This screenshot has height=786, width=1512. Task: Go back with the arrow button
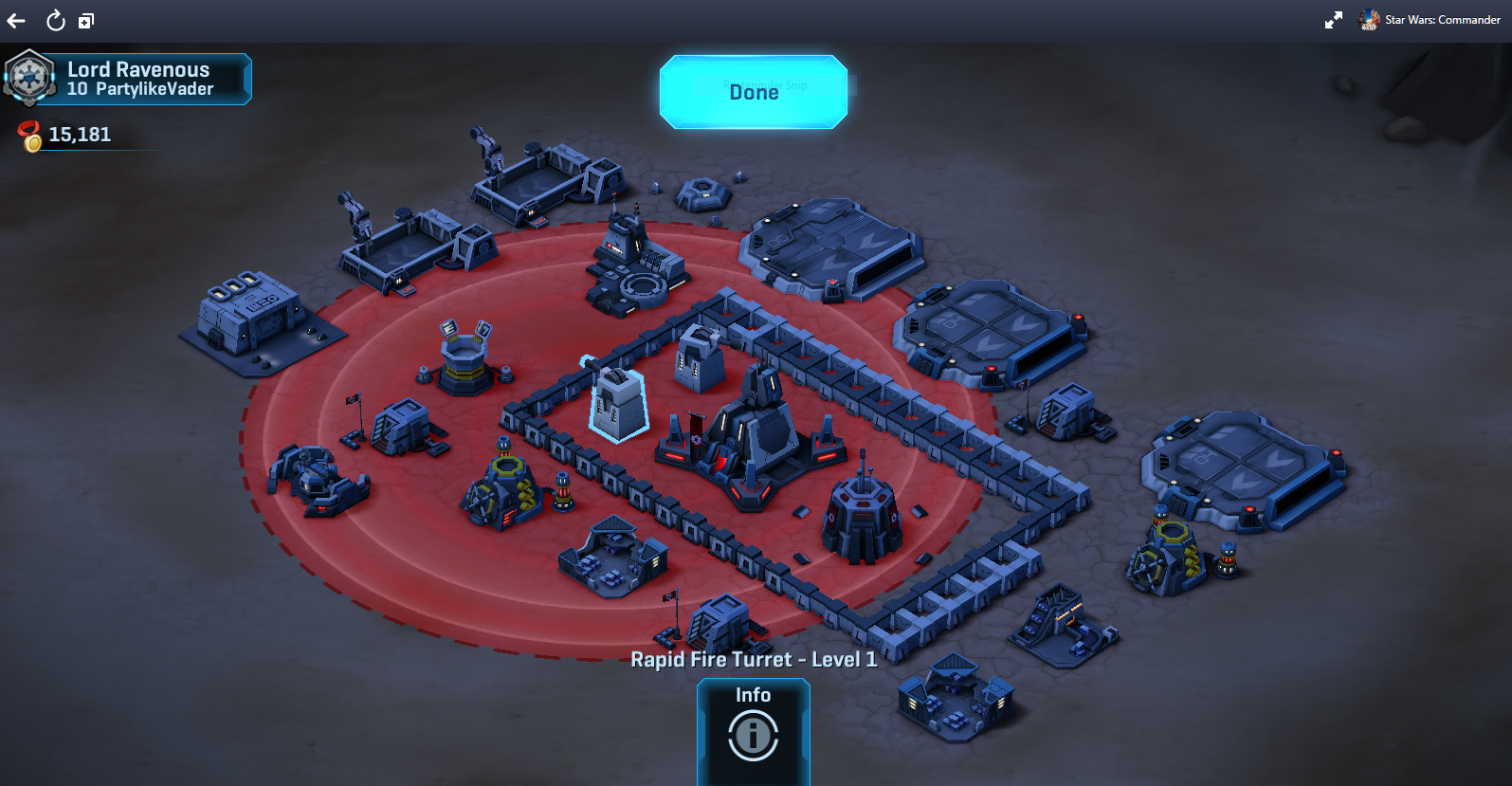16,21
